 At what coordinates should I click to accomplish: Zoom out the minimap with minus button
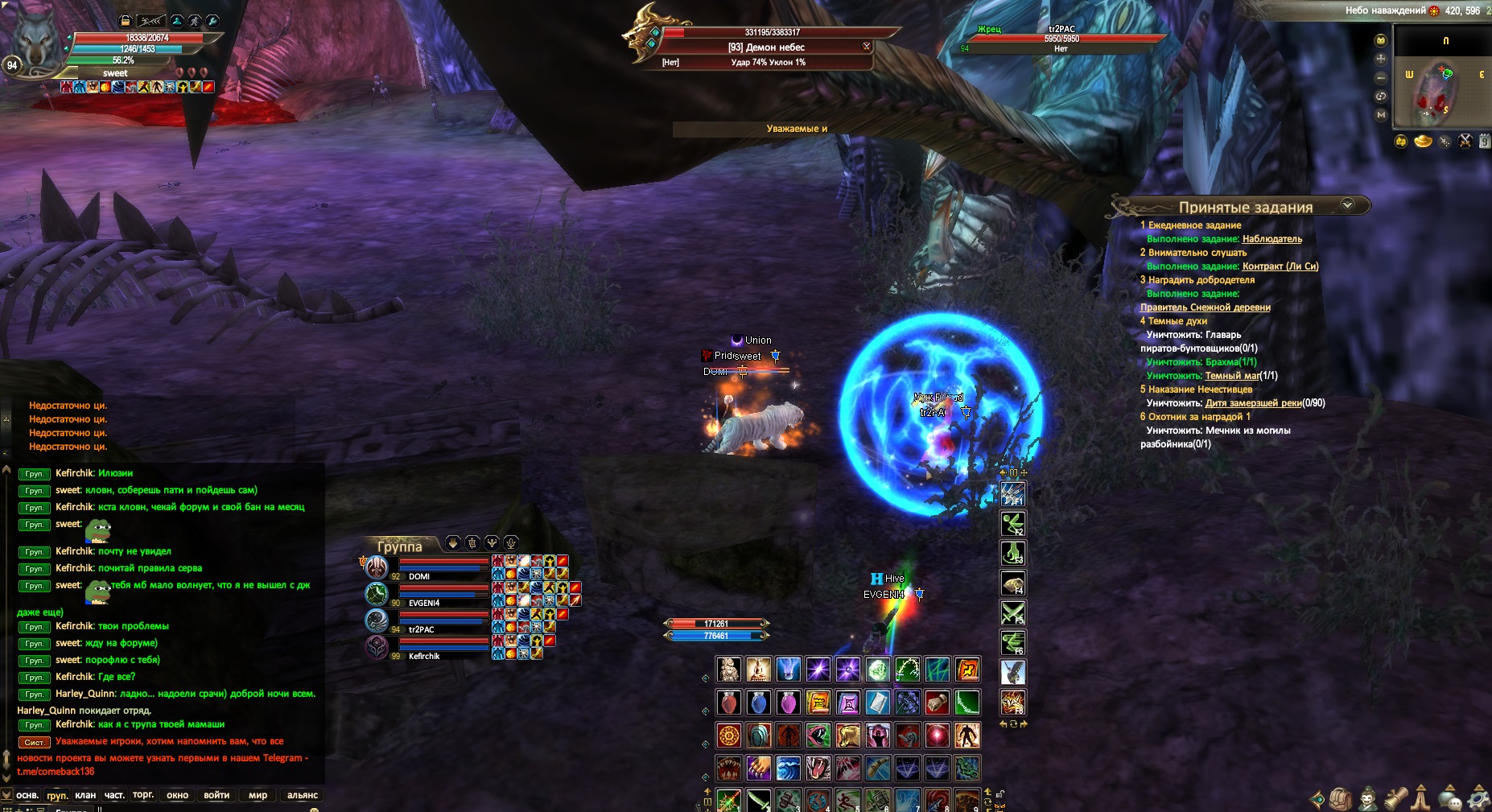pos(1381,77)
